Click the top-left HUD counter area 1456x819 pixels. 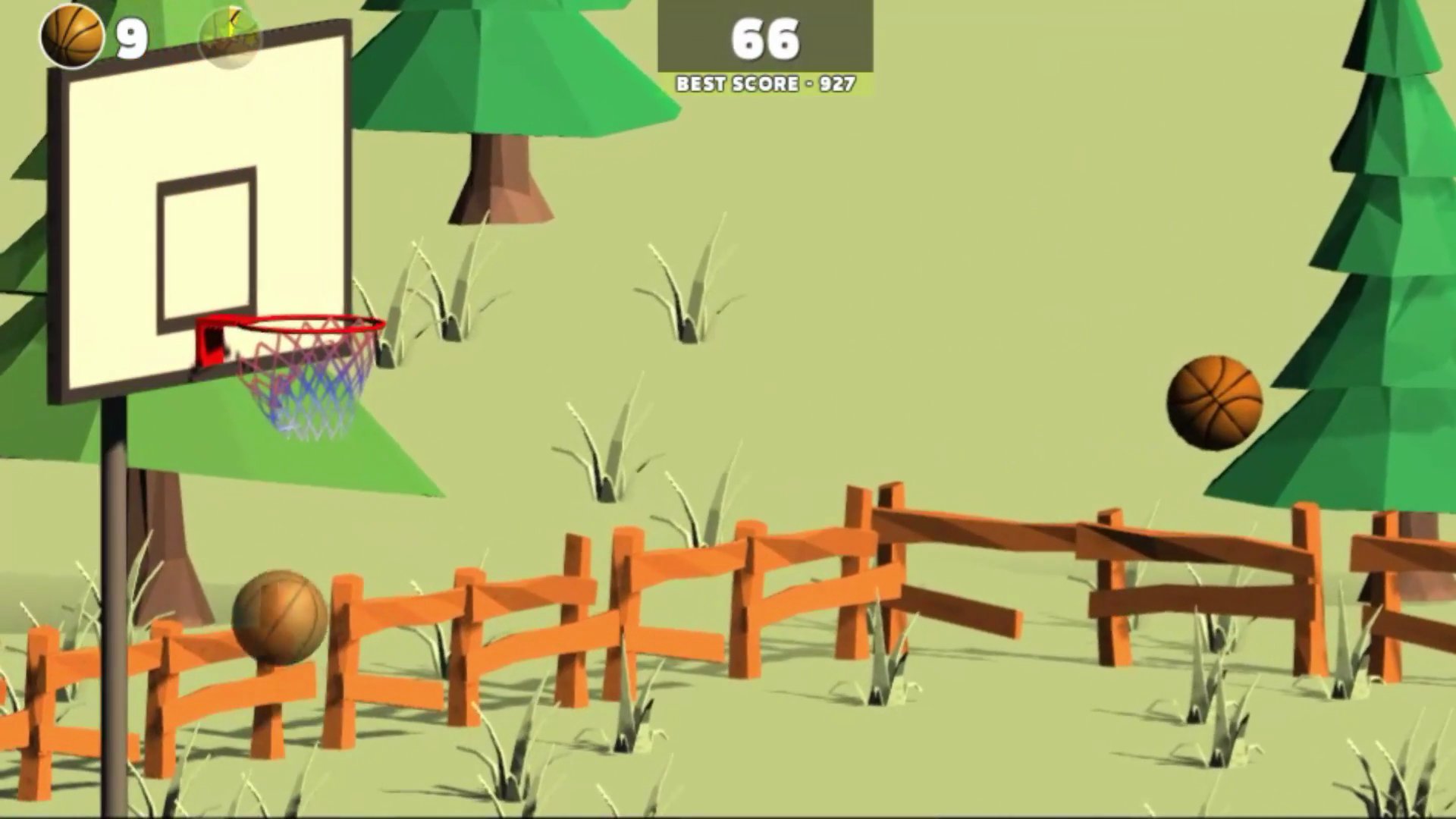pyautogui.click(x=99, y=36)
